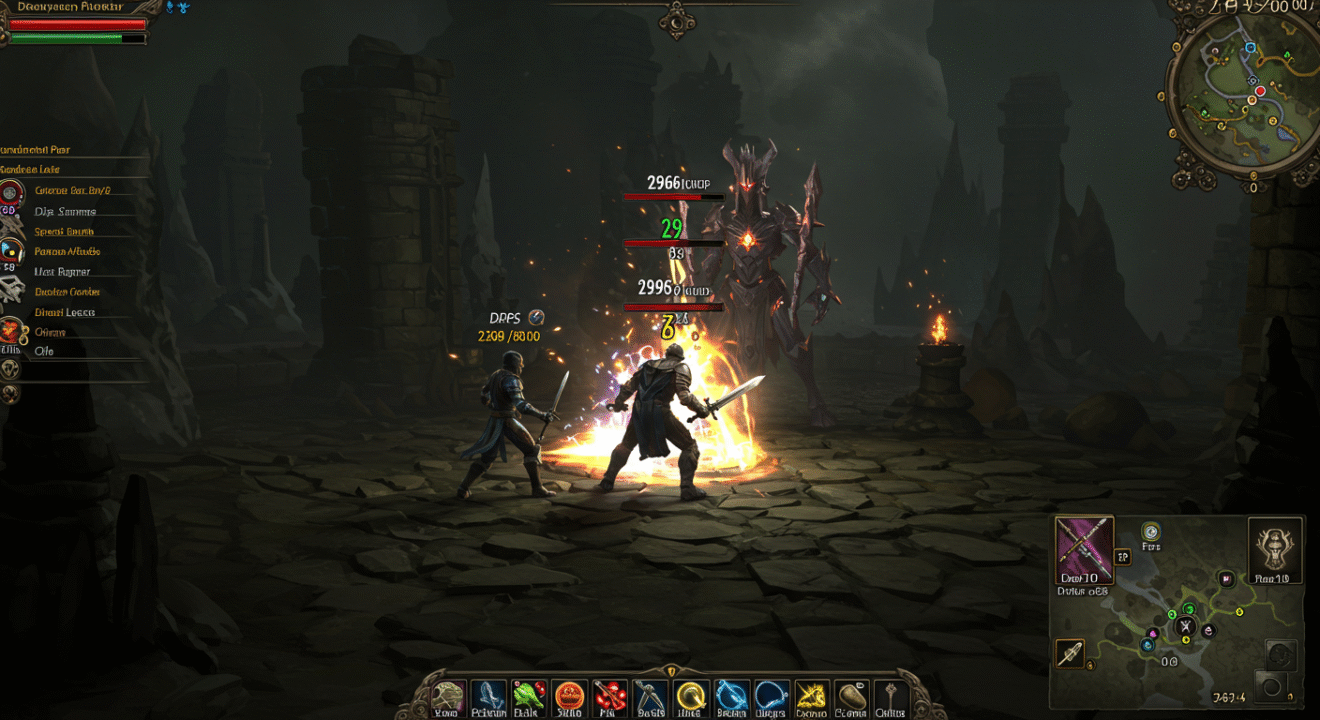This screenshot has width=1320, height=720.
Task: Select the red orb icon in left panel
Action: 11,192
